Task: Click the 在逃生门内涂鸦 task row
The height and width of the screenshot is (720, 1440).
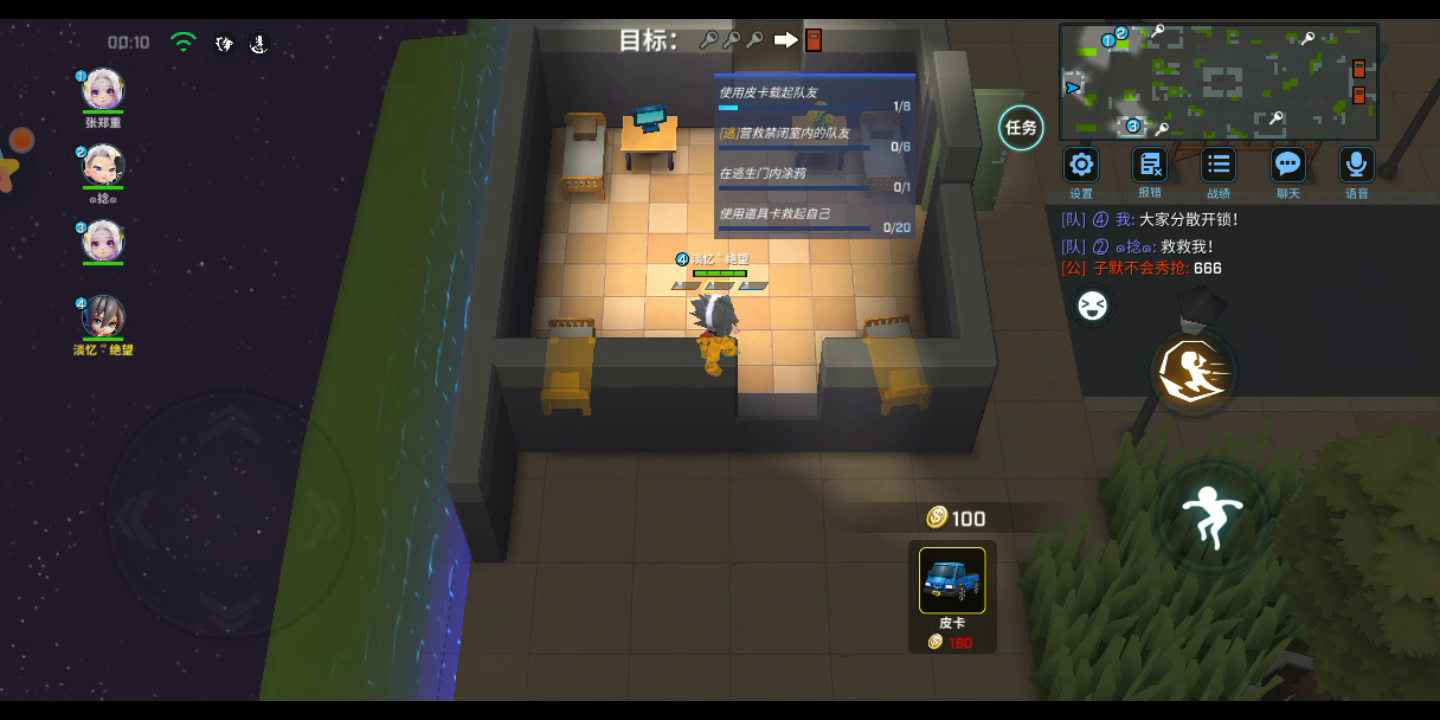Action: coord(814,178)
